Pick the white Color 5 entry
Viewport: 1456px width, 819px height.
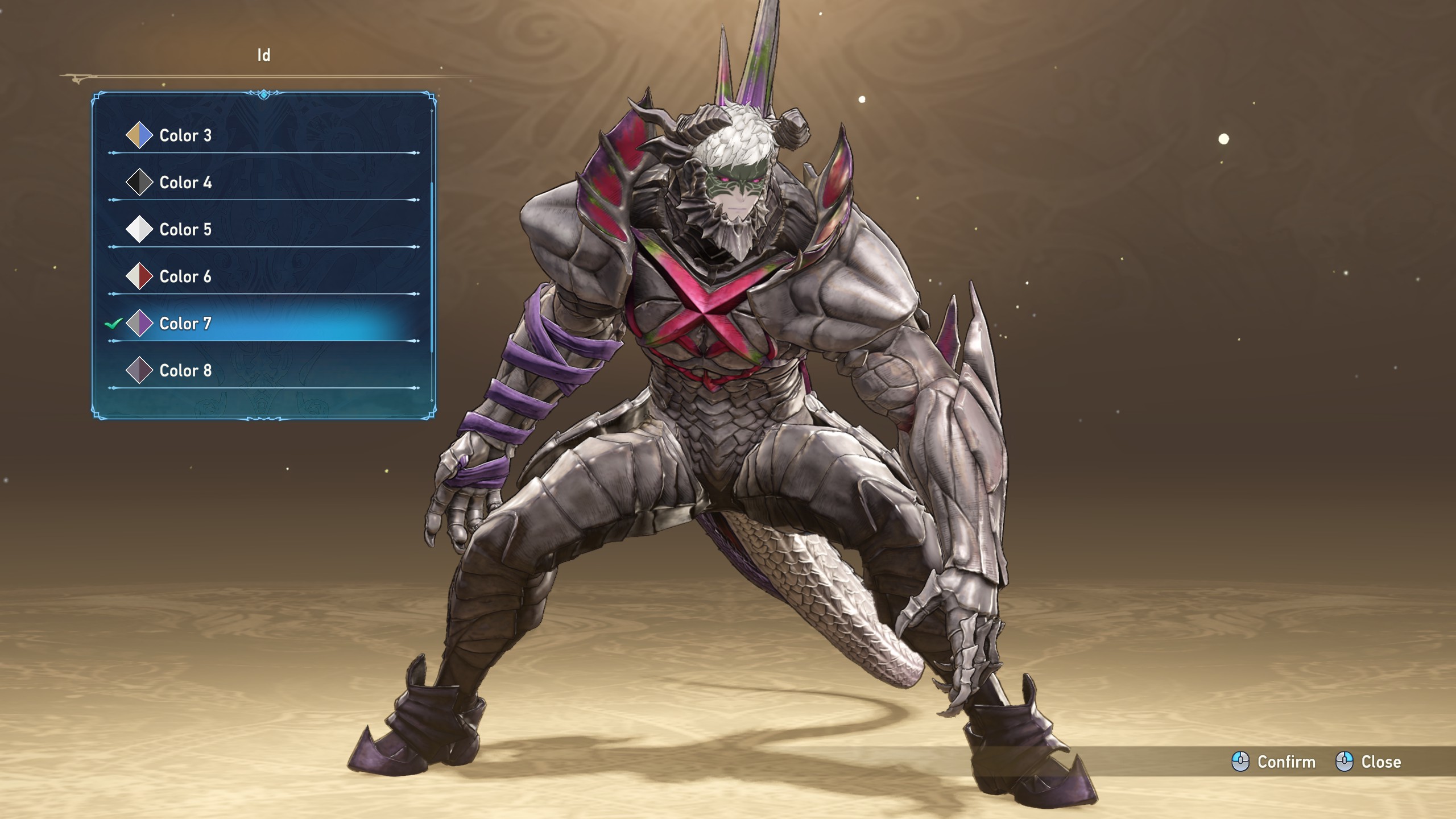185,230
